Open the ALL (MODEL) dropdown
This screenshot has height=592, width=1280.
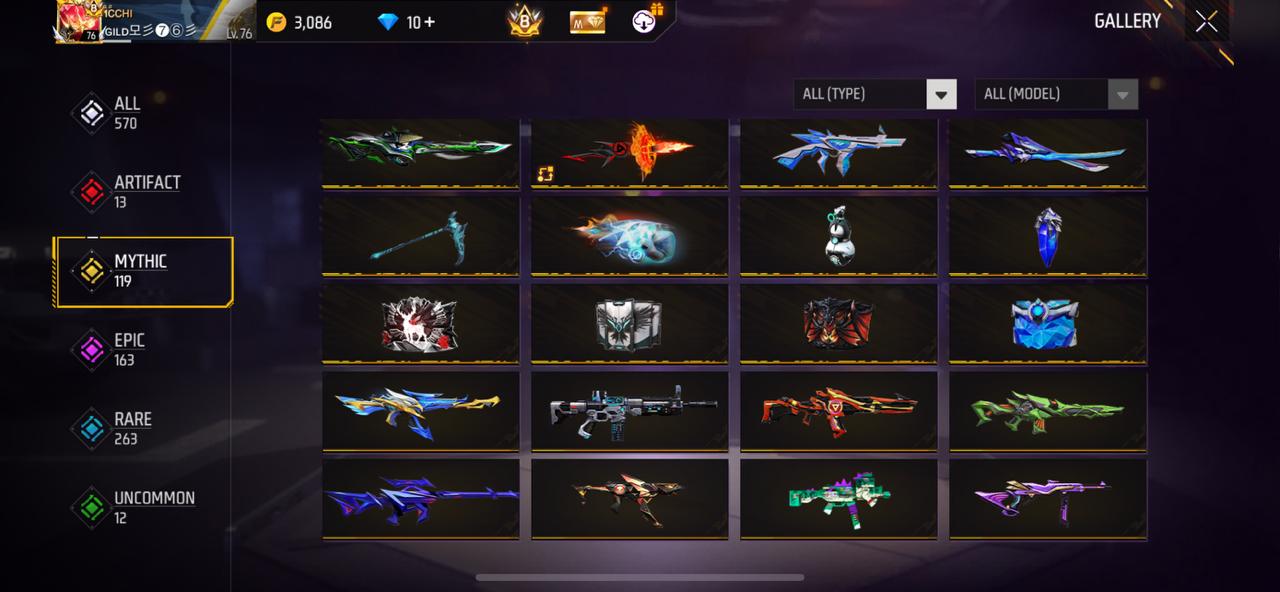(x=1055, y=94)
